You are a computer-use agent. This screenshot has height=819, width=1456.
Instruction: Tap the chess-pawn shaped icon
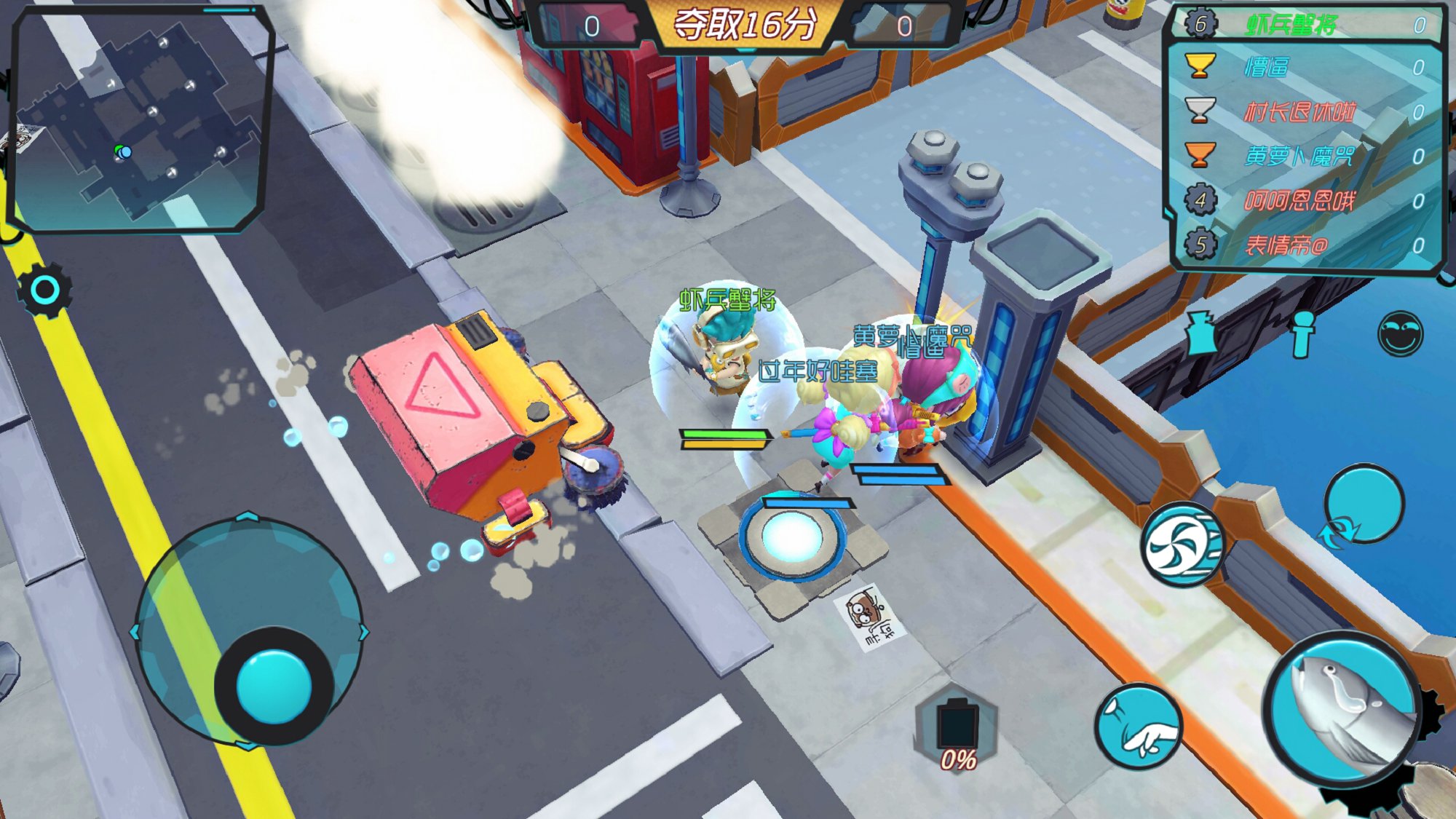(1302, 334)
